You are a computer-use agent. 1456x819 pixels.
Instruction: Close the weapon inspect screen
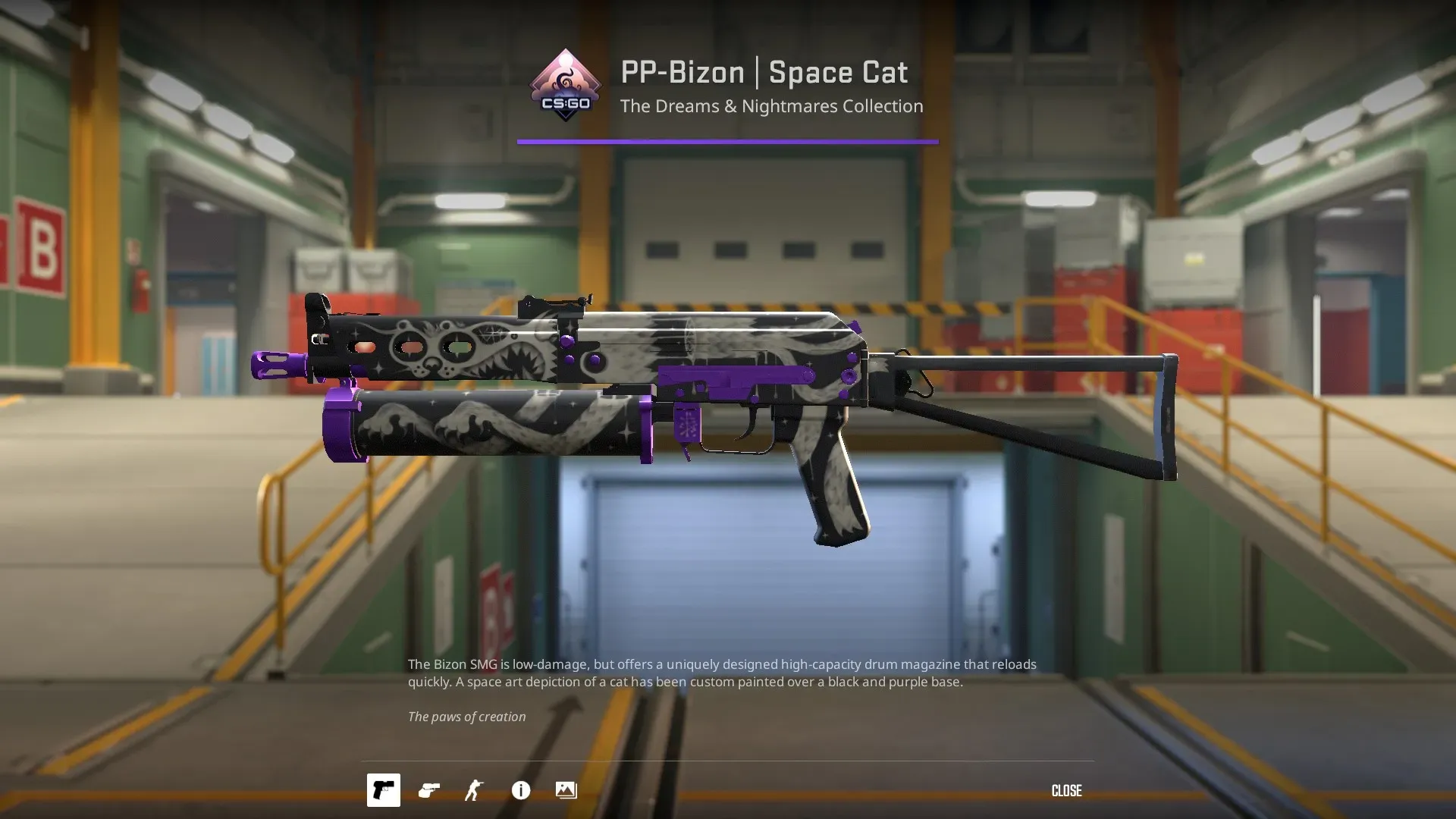[1066, 791]
